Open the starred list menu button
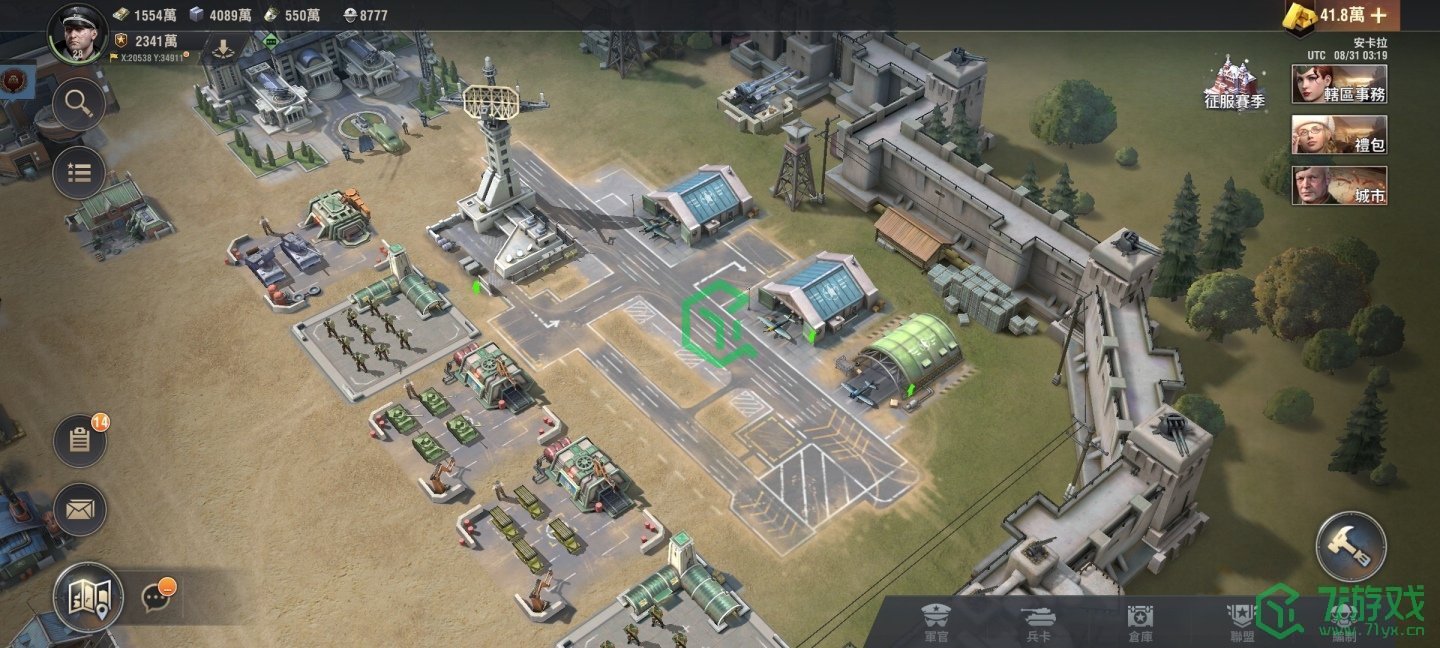Screen dimensions: 1440x648 pyautogui.click(x=78, y=173)
